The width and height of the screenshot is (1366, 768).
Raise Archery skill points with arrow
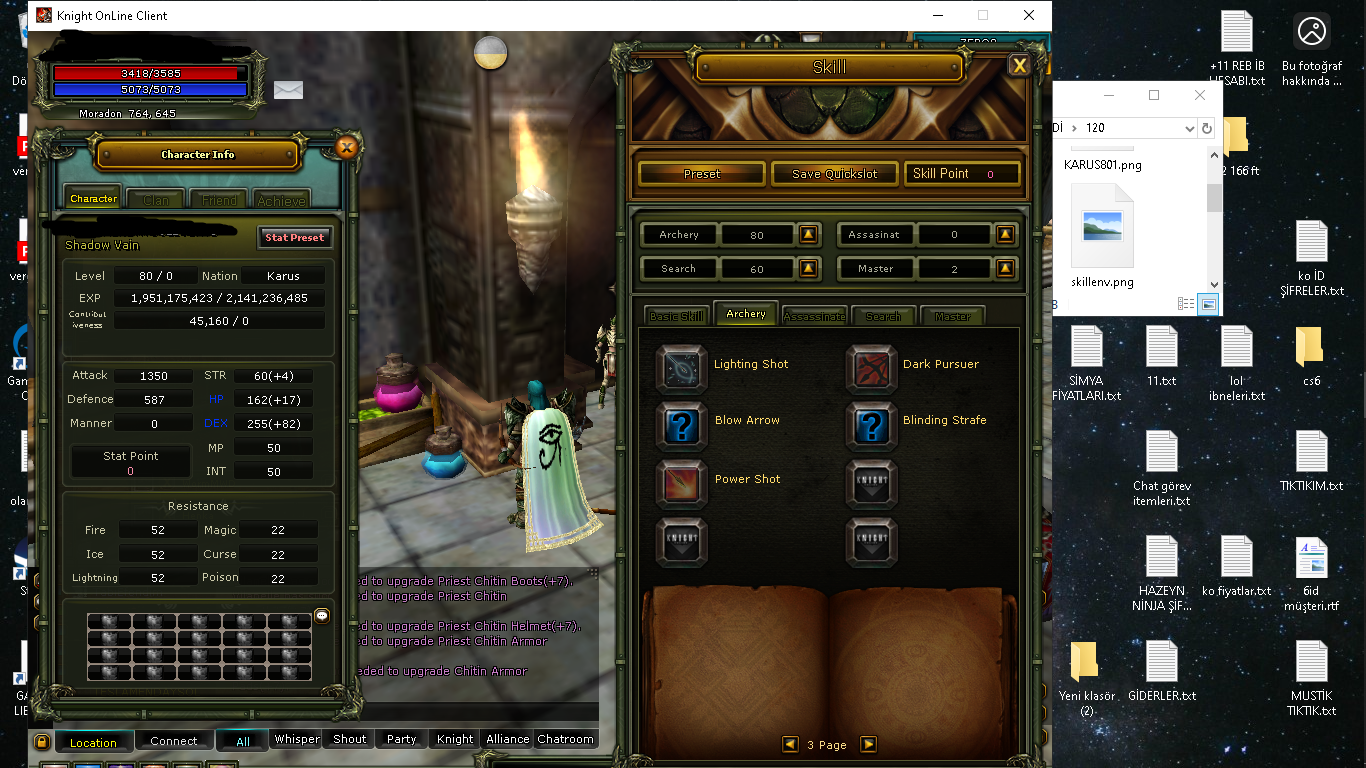click(x=809, y=235)
